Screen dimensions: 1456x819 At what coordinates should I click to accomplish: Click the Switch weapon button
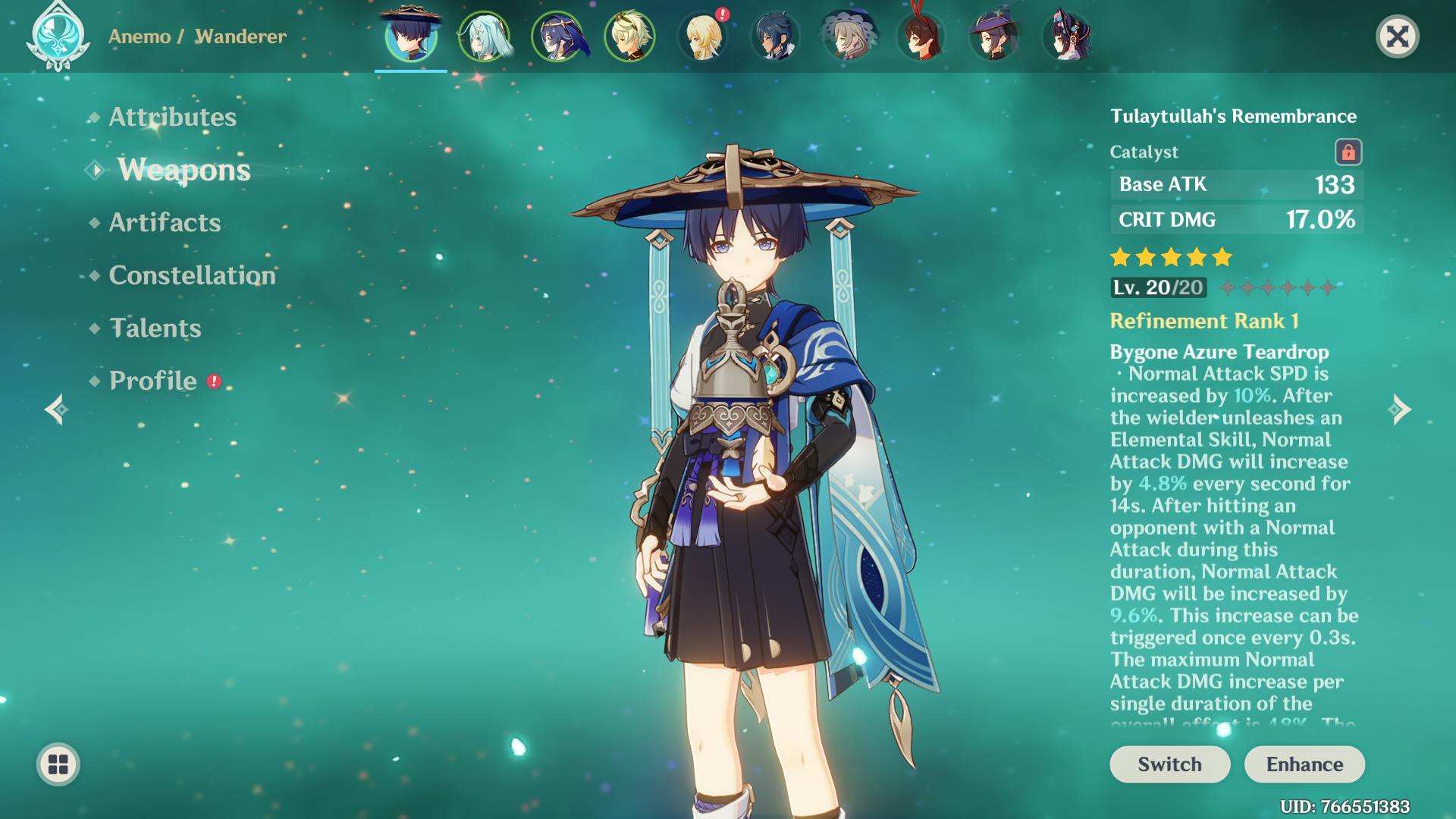pyautogui.click(x=1169, y=764)
